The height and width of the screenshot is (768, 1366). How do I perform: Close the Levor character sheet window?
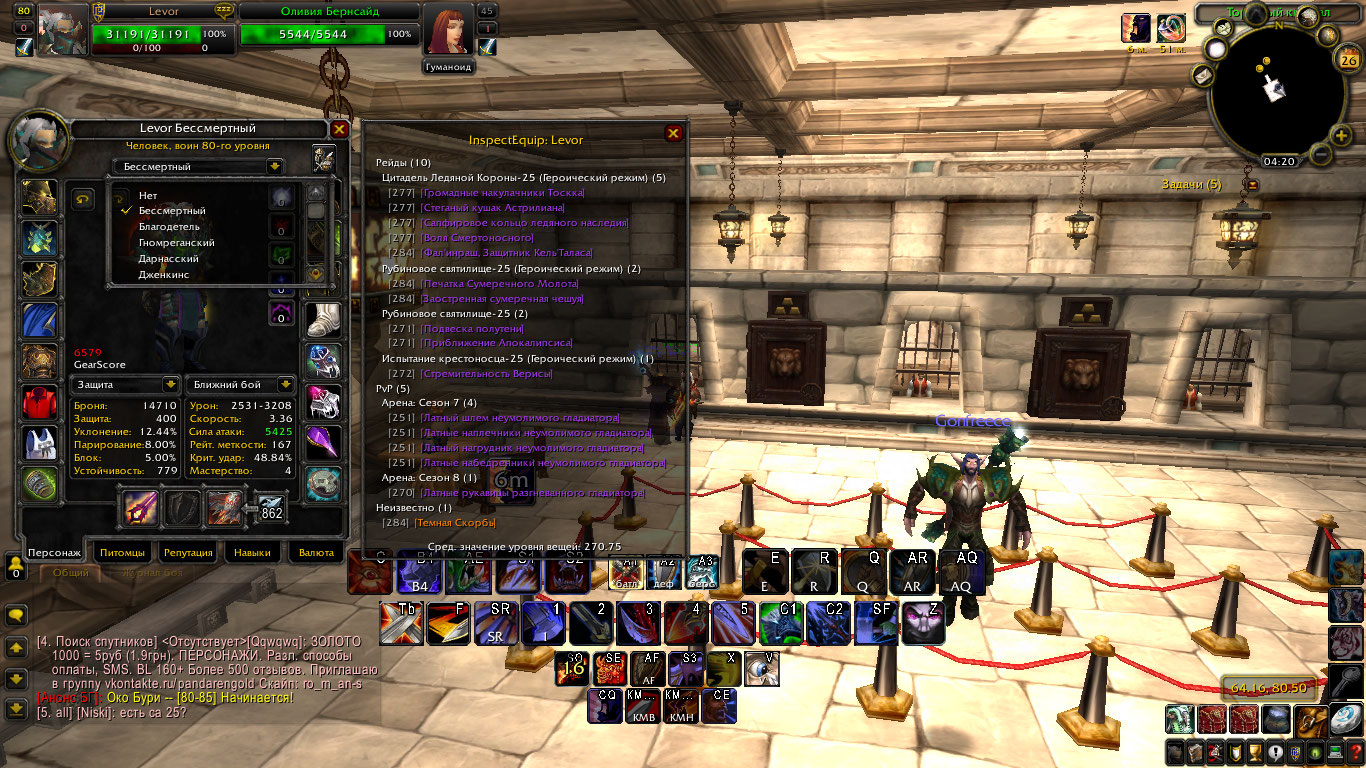339,129
